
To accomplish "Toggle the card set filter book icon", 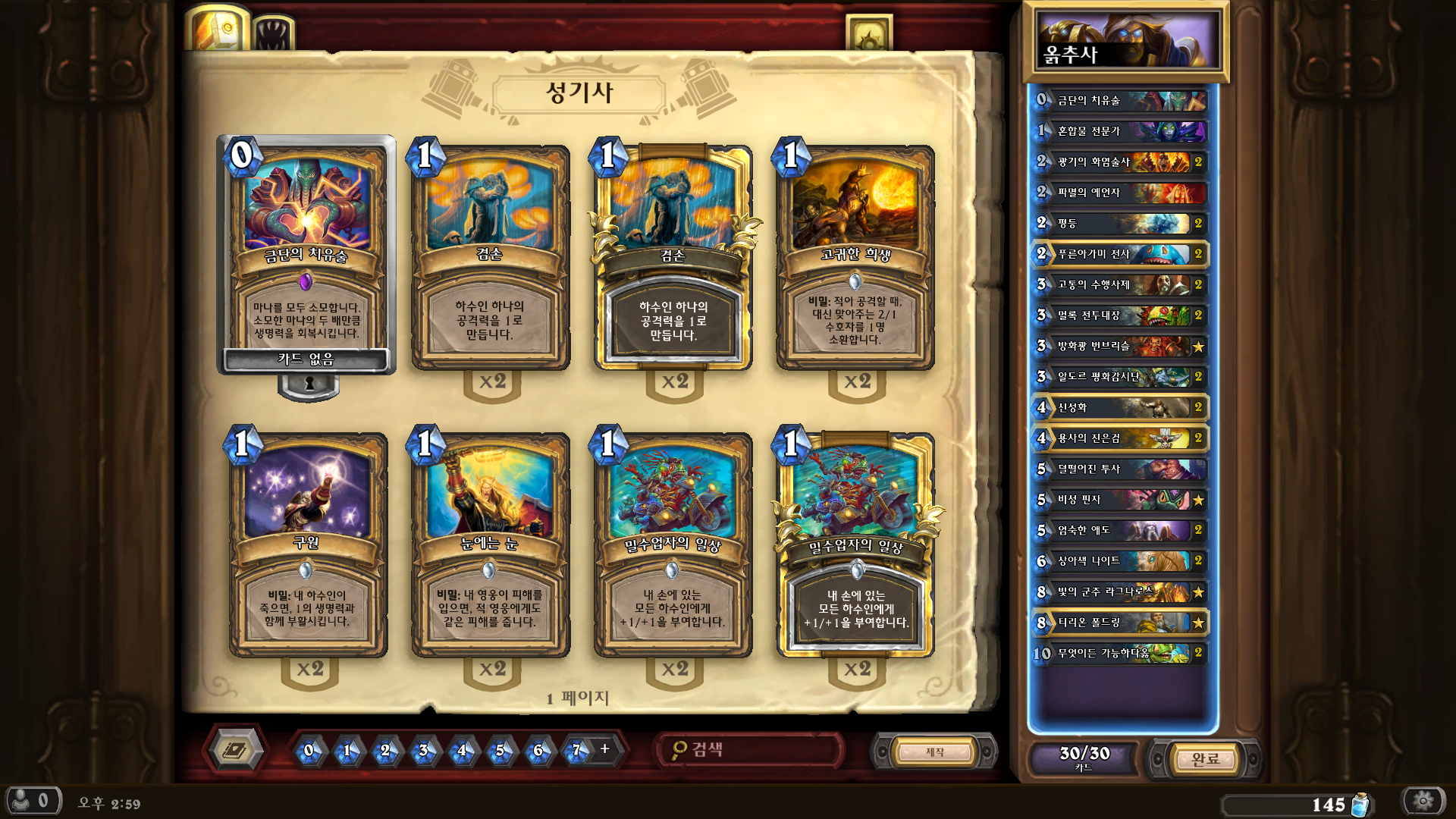I will coord(235,750).
